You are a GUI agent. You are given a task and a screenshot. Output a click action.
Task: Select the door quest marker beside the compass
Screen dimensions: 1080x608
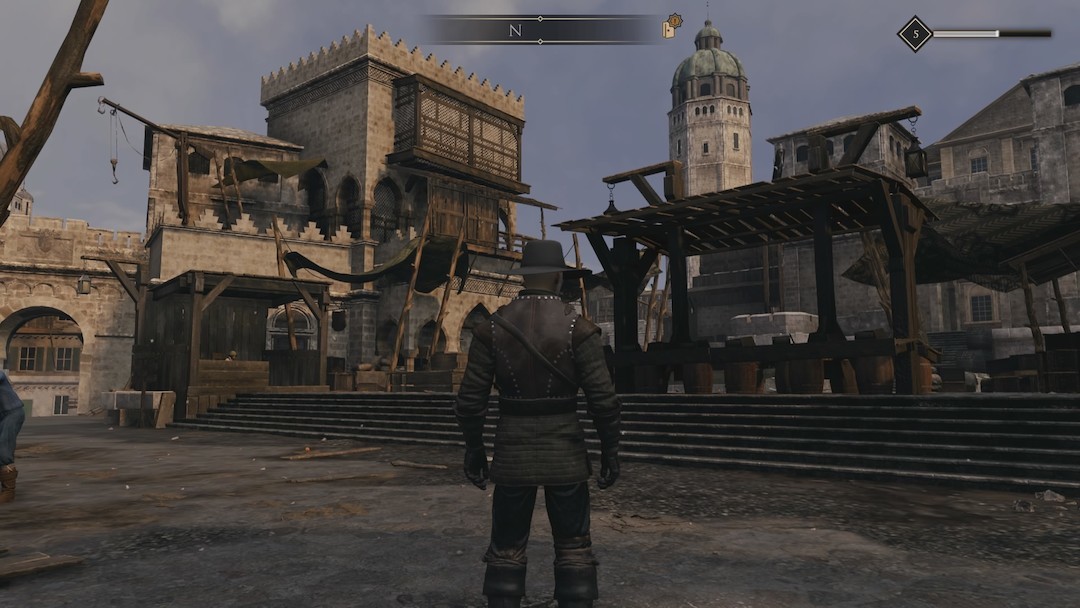[671, 27]
